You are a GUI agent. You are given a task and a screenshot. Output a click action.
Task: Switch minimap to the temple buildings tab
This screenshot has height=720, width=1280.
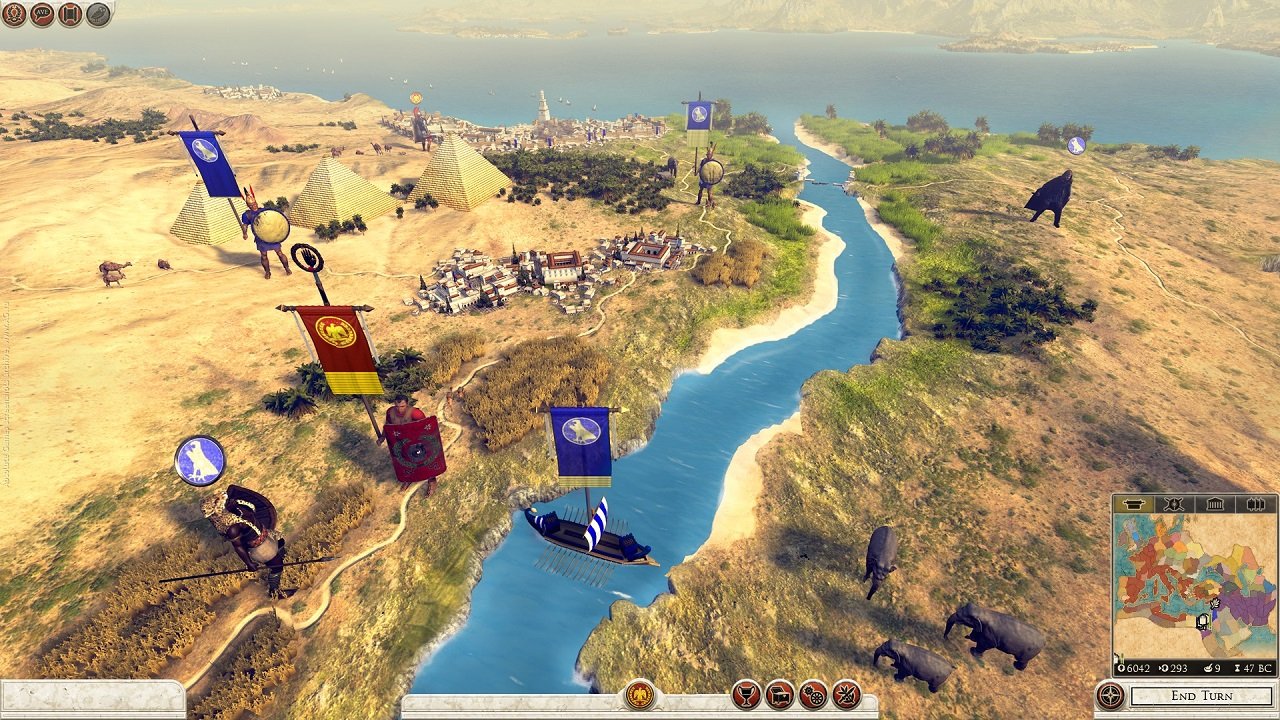[x=1214, y=504]
